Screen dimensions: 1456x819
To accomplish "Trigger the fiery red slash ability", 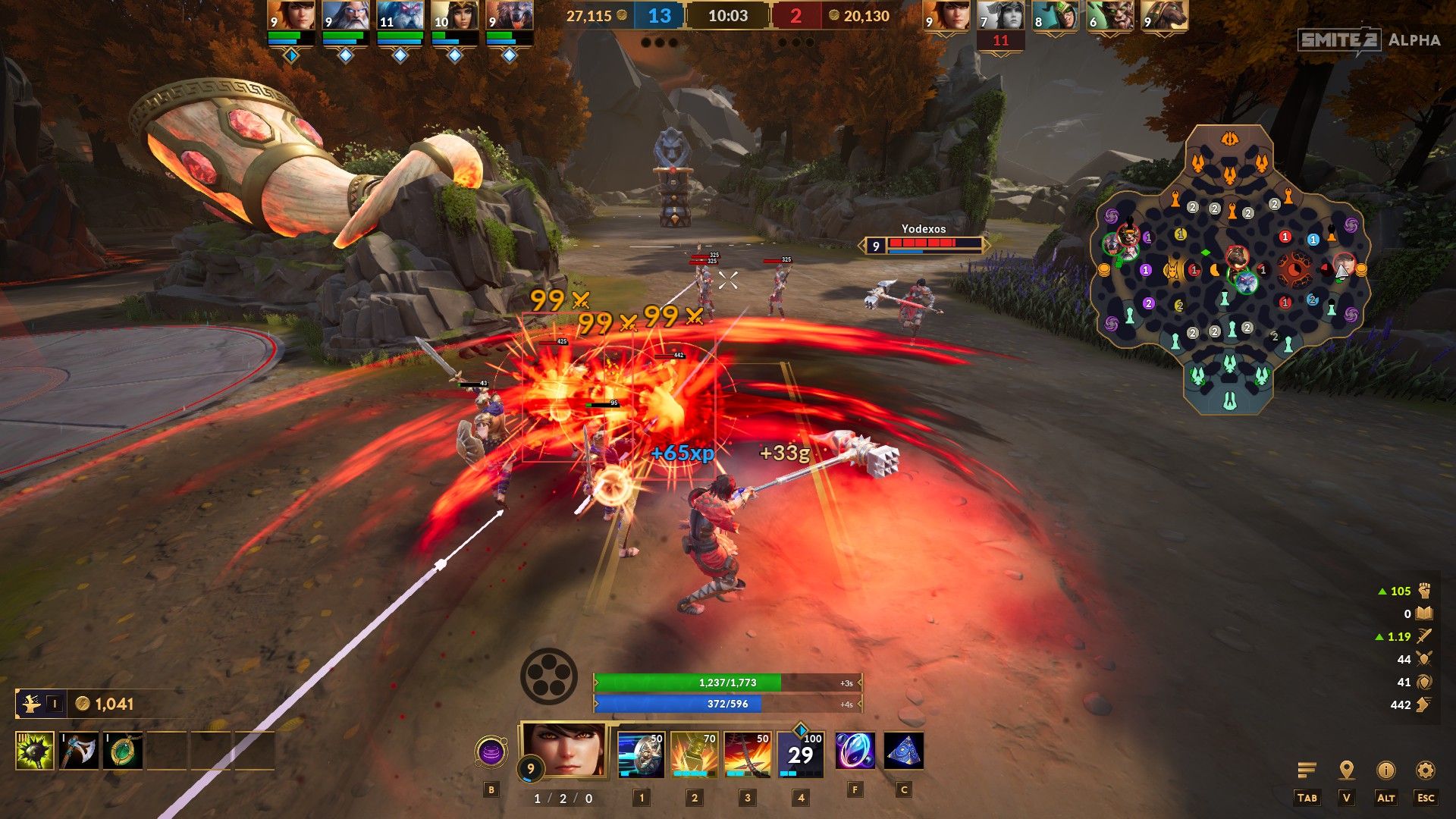I will click(747, 754).
